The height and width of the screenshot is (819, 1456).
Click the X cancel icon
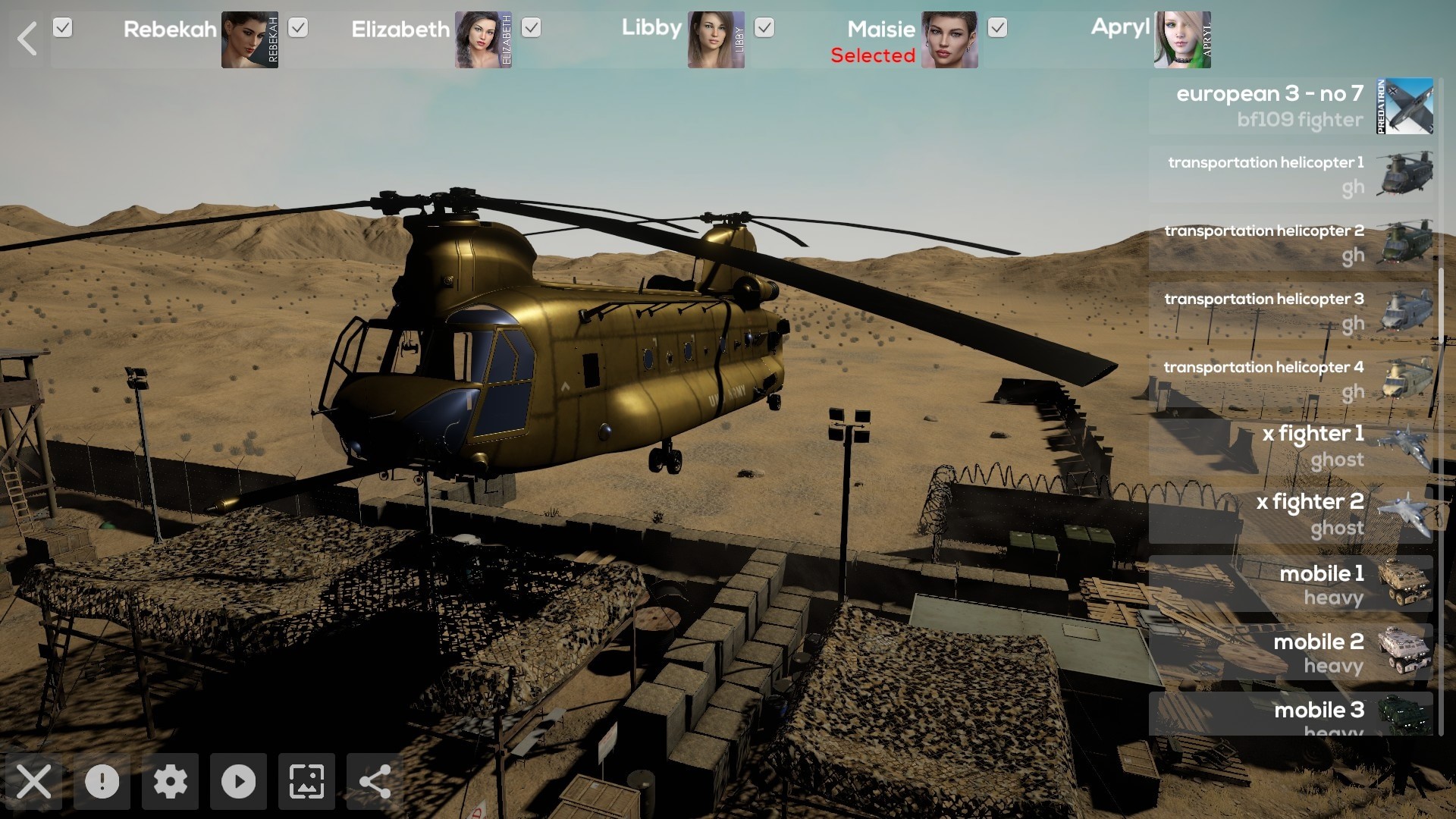pos(34,782)
